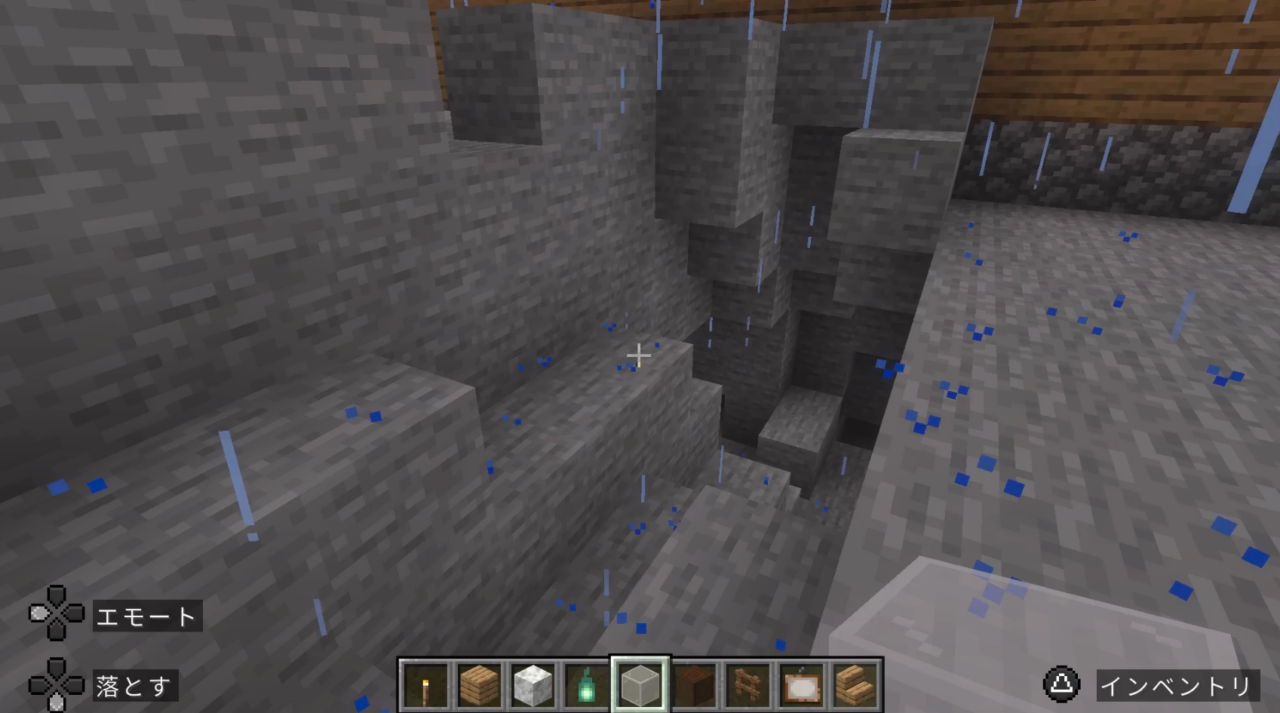Choose the white stone block slot
The width and height of the screenshot is (1280, 713).
(x=533, y=685)
